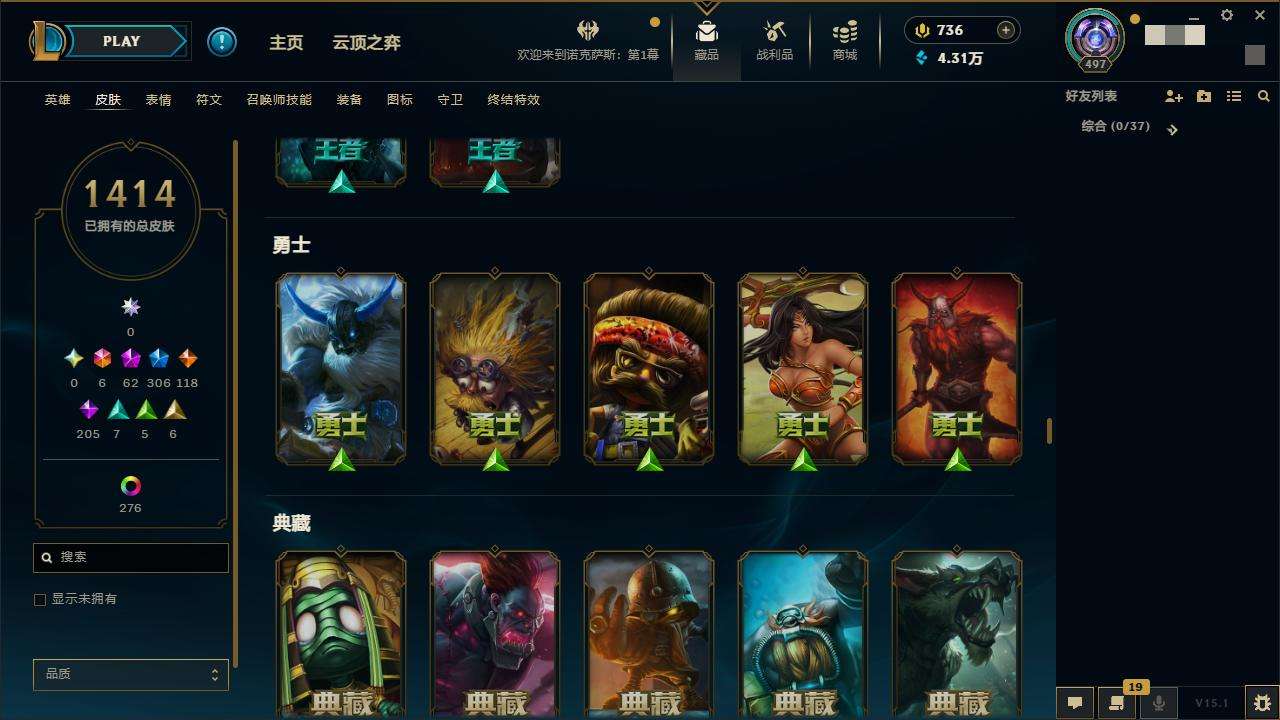Open the 图标 icons tab
The image size is (1280, 720).
pos(400,100)
